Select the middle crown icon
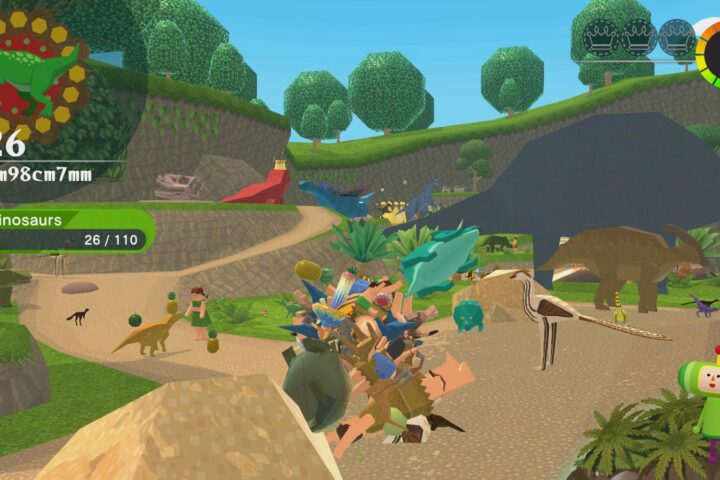The image size is (720, 480). click(639, 38)
